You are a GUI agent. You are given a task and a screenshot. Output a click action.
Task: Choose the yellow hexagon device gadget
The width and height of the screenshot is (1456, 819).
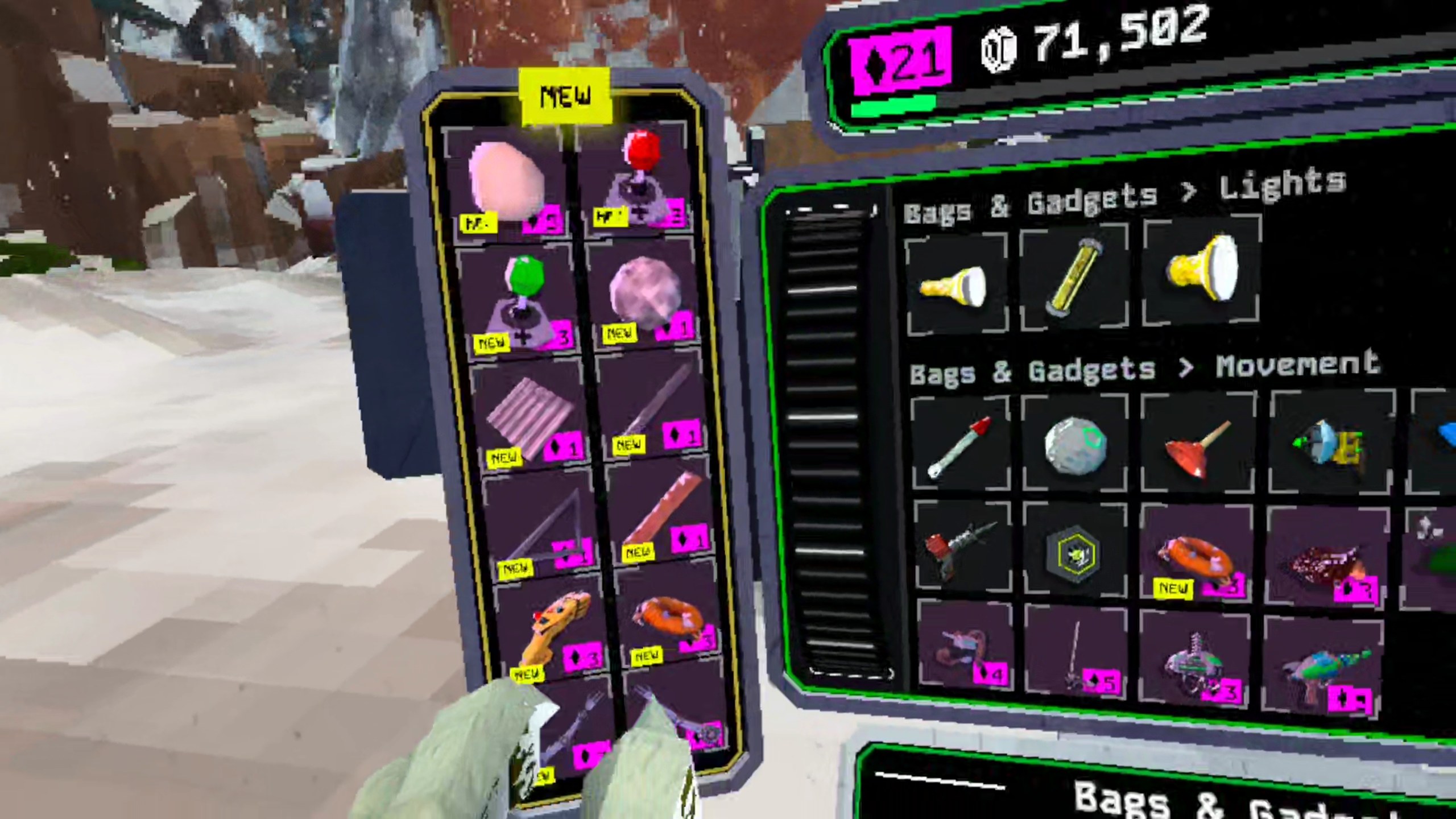coord(1074,551)
